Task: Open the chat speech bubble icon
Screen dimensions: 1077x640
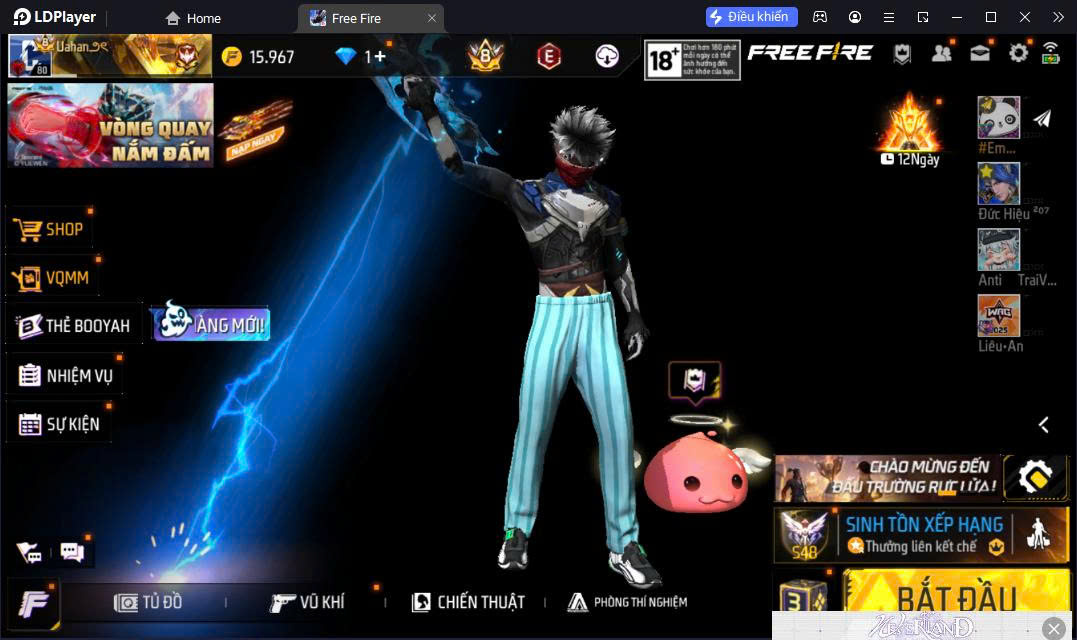Action: [x=72, y=551]
